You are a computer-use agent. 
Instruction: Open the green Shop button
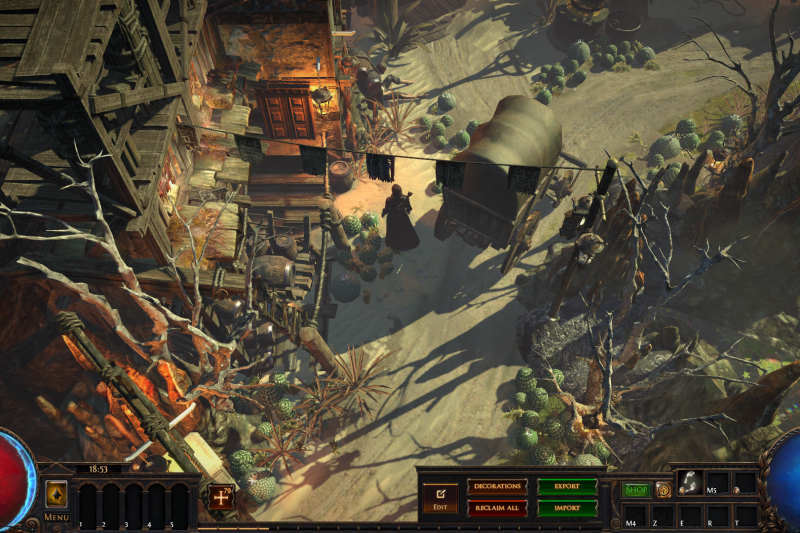click(x=636, y=490)
